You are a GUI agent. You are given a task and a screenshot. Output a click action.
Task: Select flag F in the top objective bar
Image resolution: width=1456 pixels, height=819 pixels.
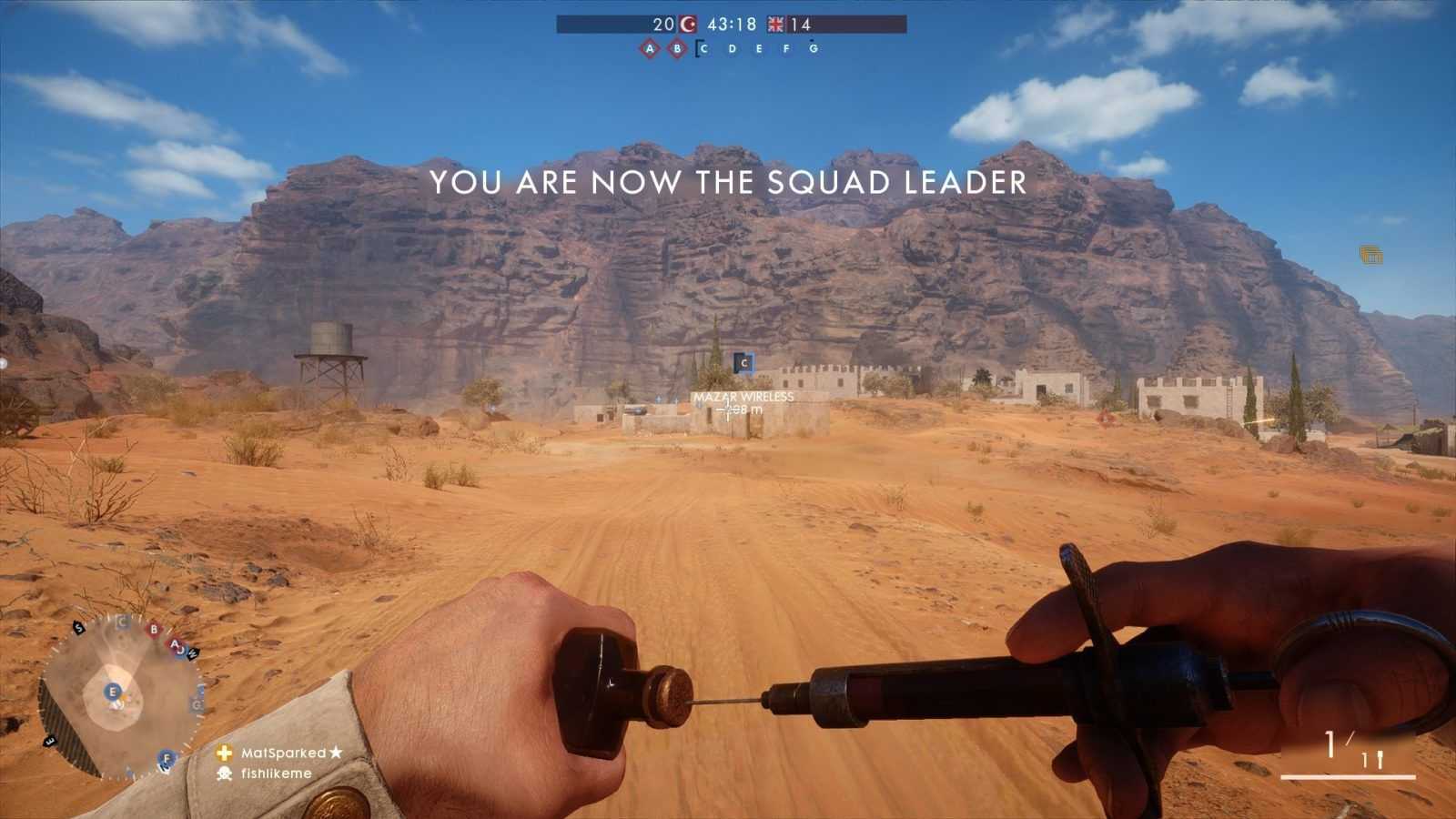pyautogui.click(x=786, y=49)
